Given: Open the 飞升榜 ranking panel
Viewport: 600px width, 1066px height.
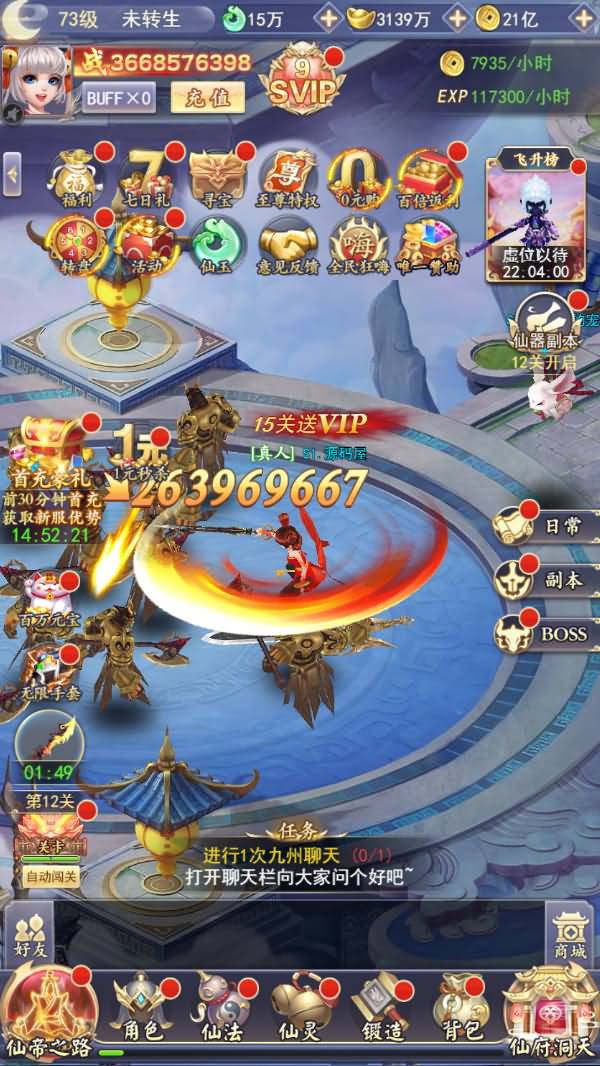Looking at the screenshot, I should (535, 217).
